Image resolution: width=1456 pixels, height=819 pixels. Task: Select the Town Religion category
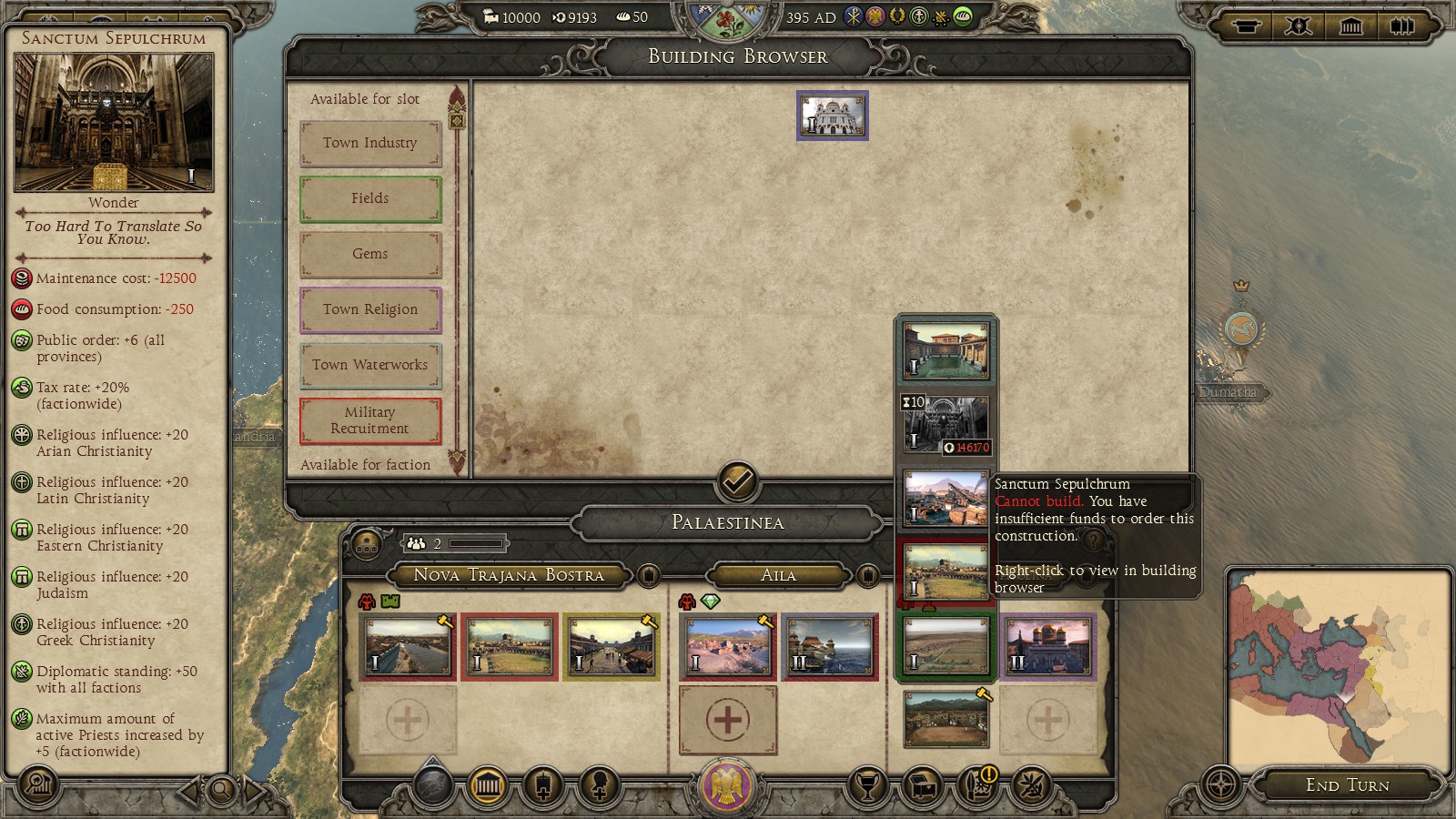point(370,309)
